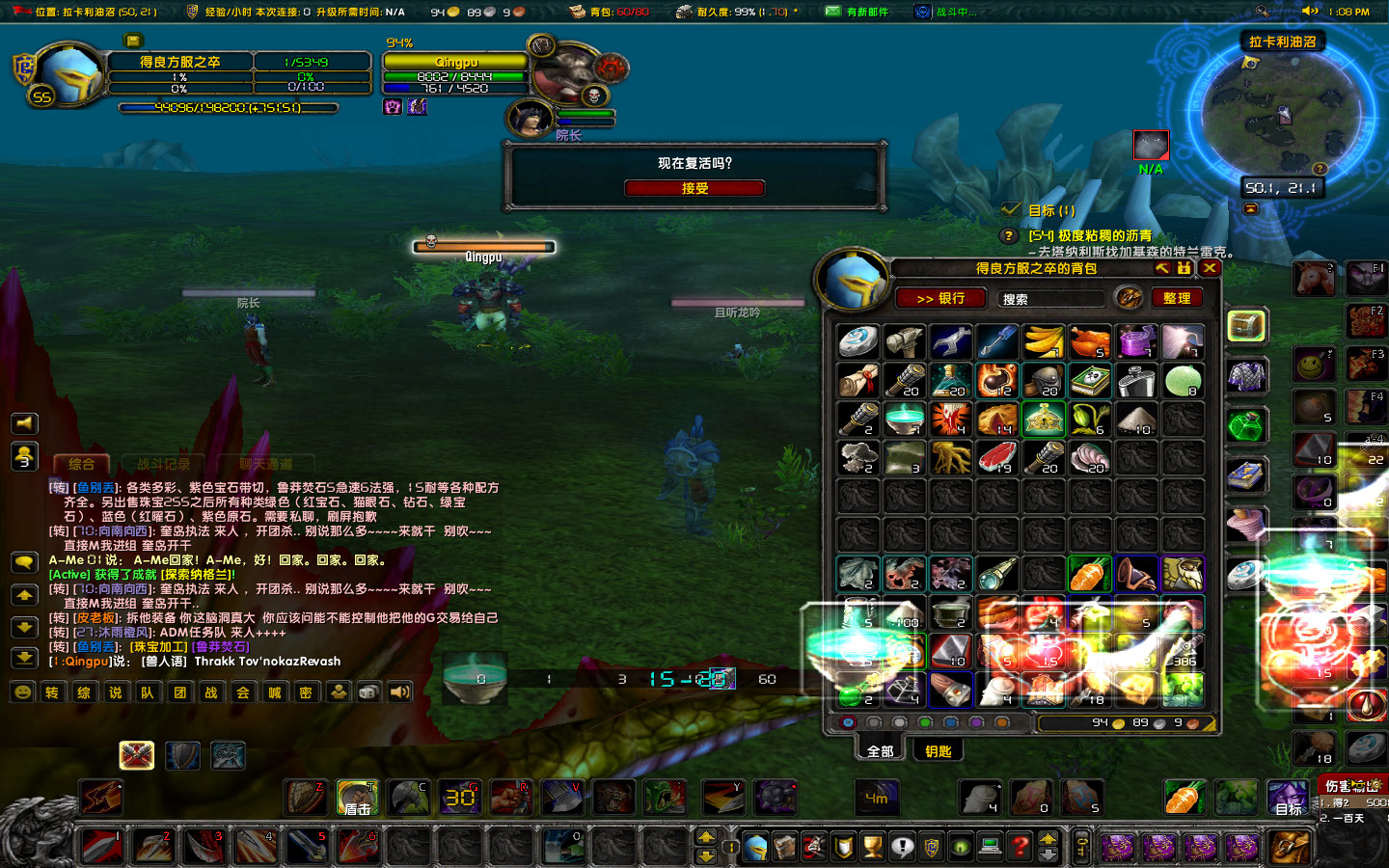Pin the bag window with its lock icon
The height and width of the screenshot is (868, 1389).
[1183, 267]
